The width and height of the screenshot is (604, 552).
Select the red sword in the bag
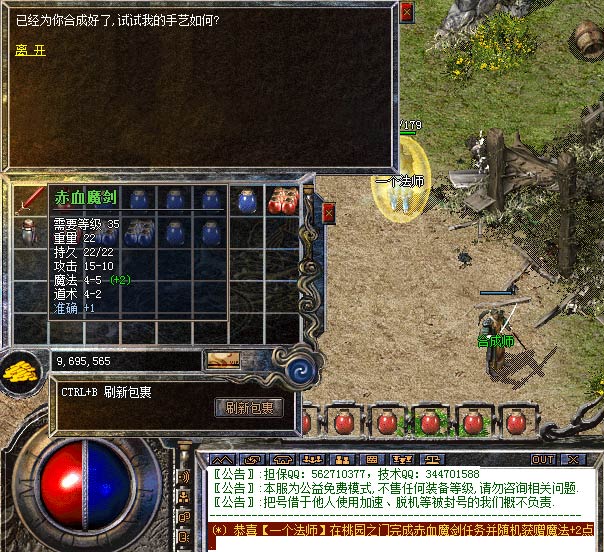pyautogui.click(x=29, y=198)
